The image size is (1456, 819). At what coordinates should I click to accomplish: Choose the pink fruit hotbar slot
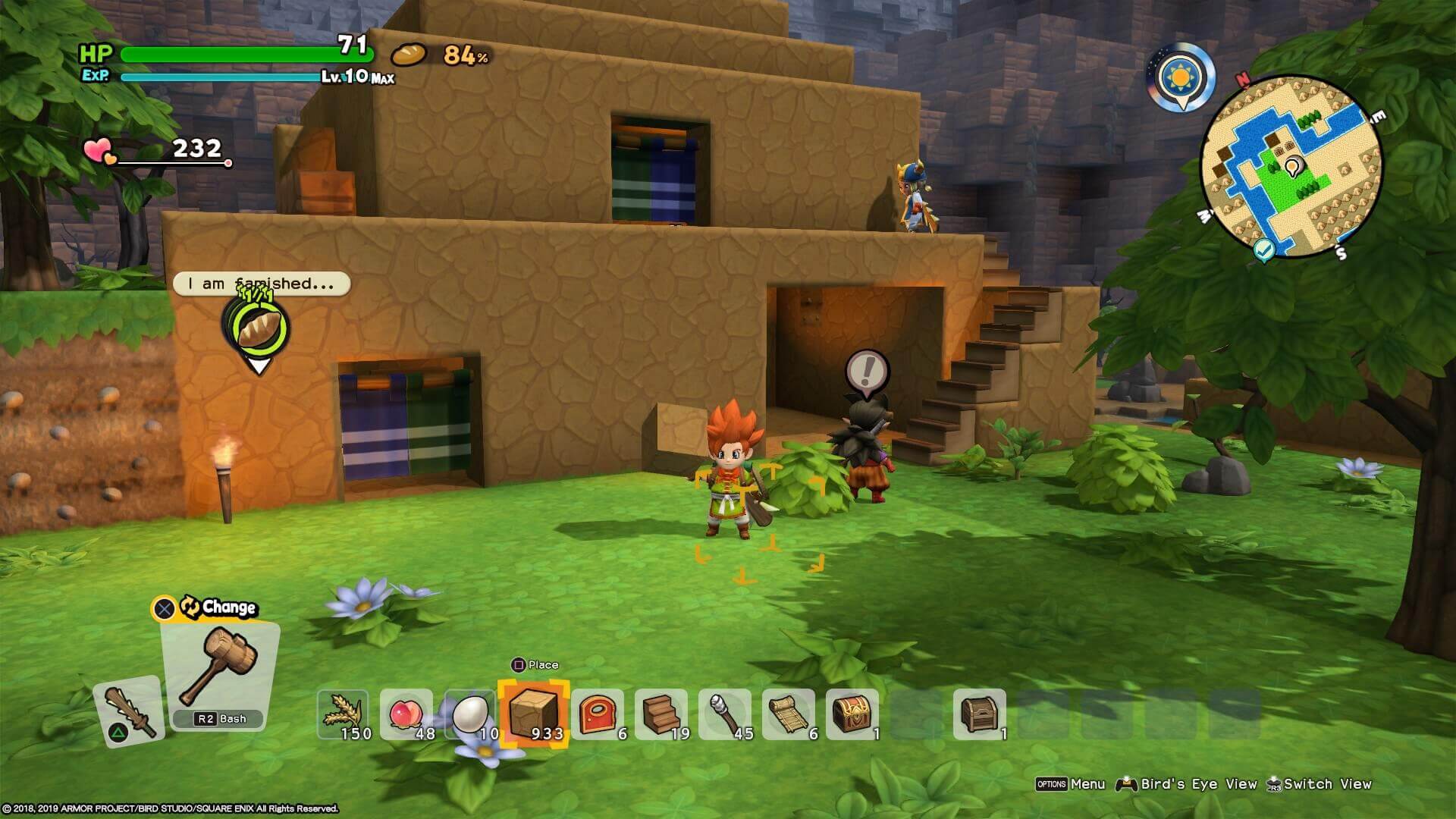click(406, 714)
